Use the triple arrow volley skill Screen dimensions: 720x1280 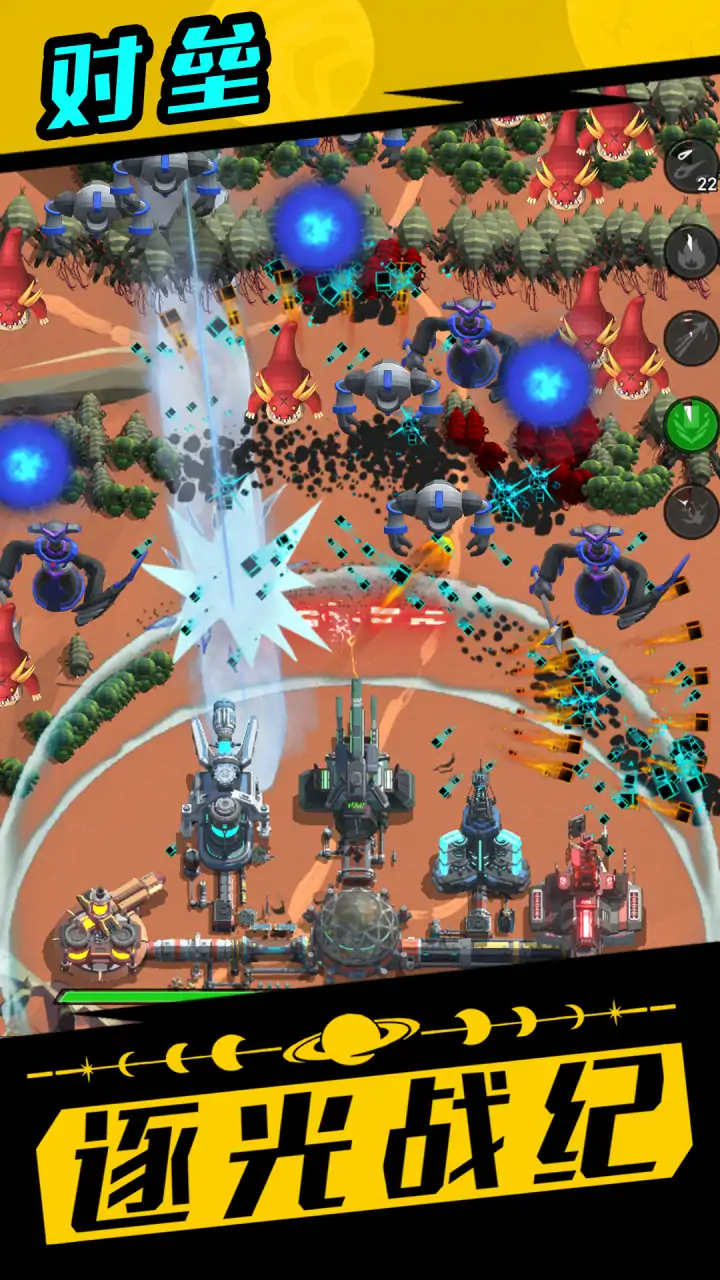pos(691,338)
